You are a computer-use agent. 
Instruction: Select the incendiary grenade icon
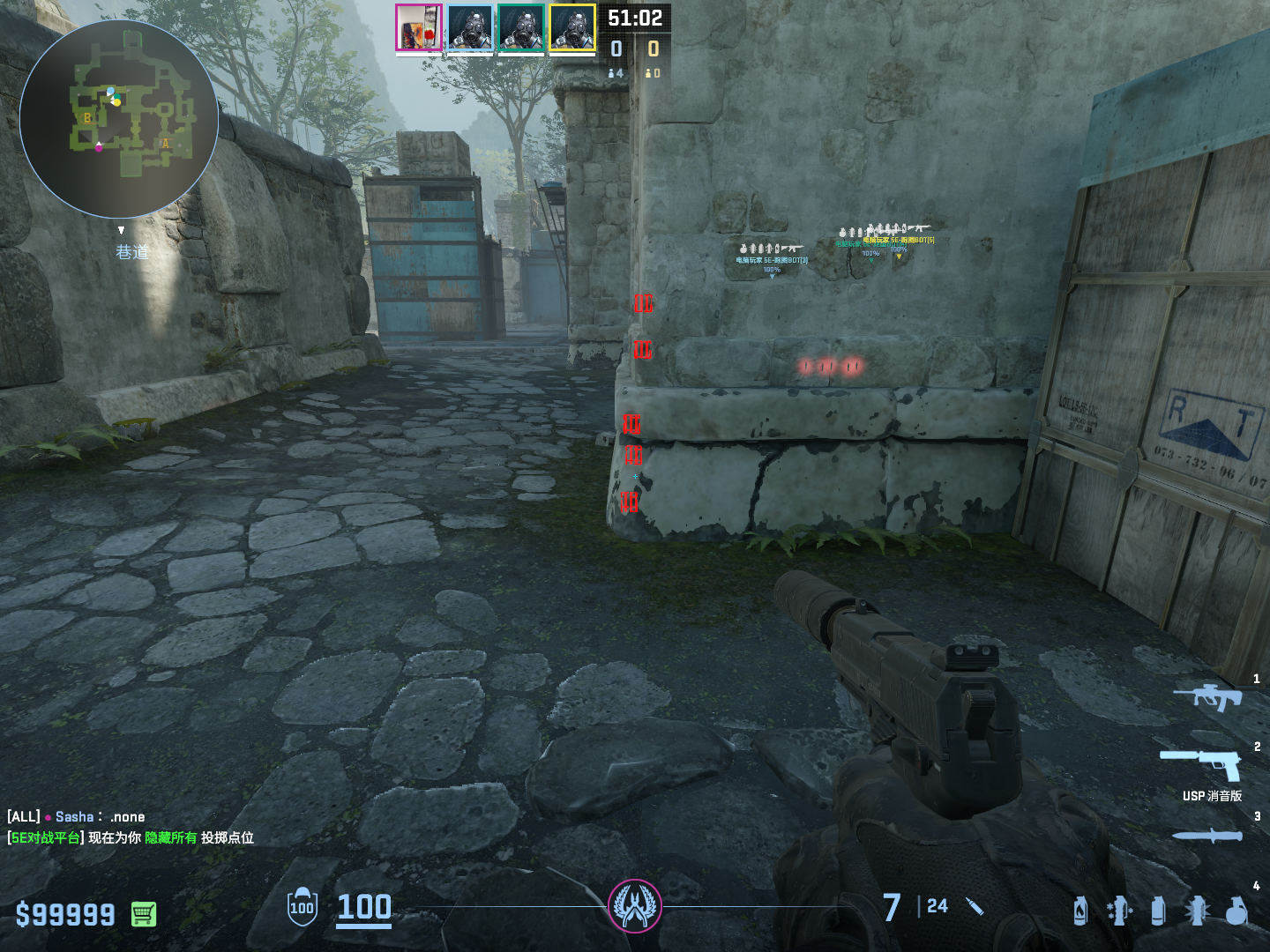click(x=1080, y=911)
